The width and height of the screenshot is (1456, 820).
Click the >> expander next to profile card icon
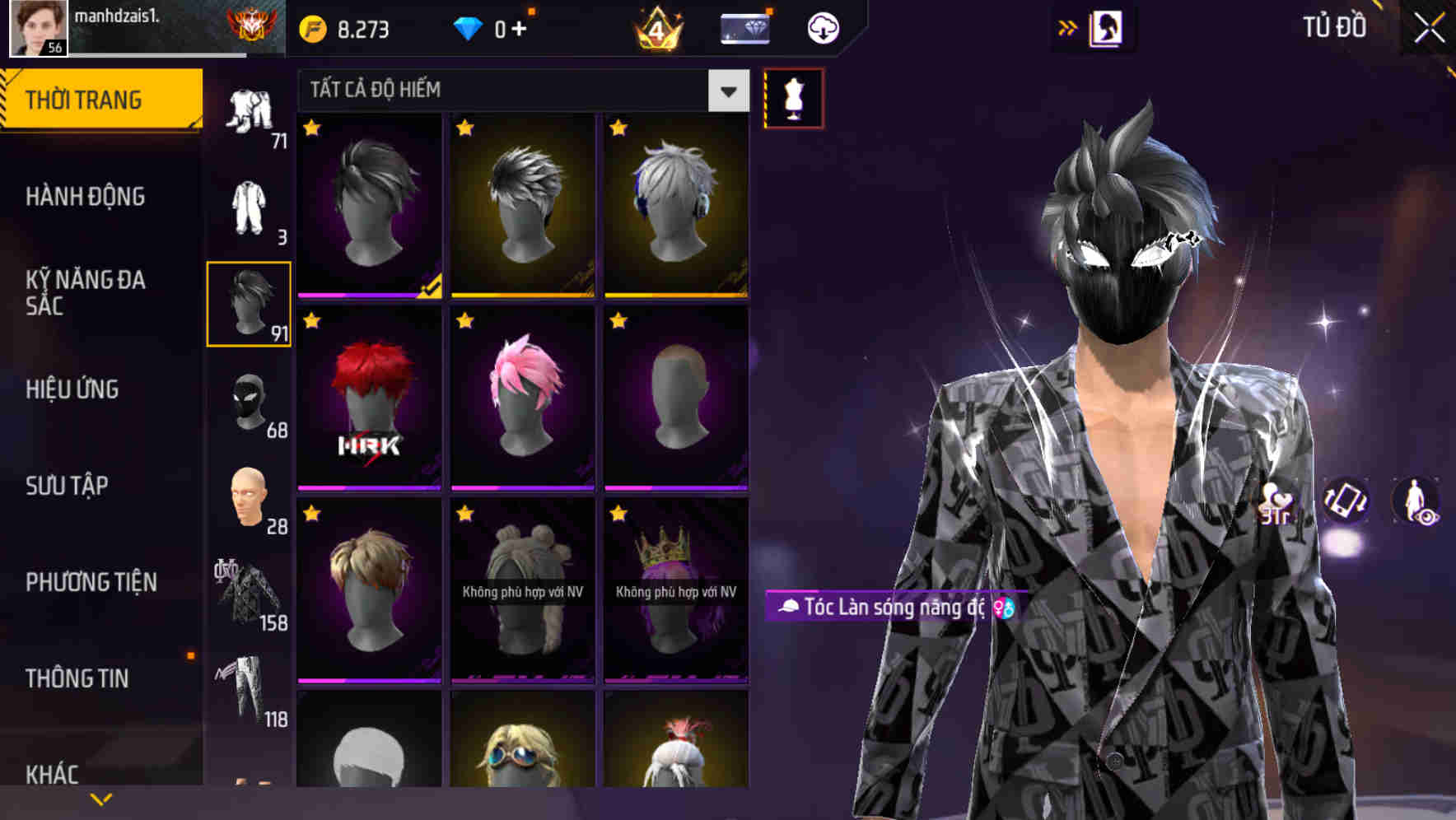click(1068, 27)
